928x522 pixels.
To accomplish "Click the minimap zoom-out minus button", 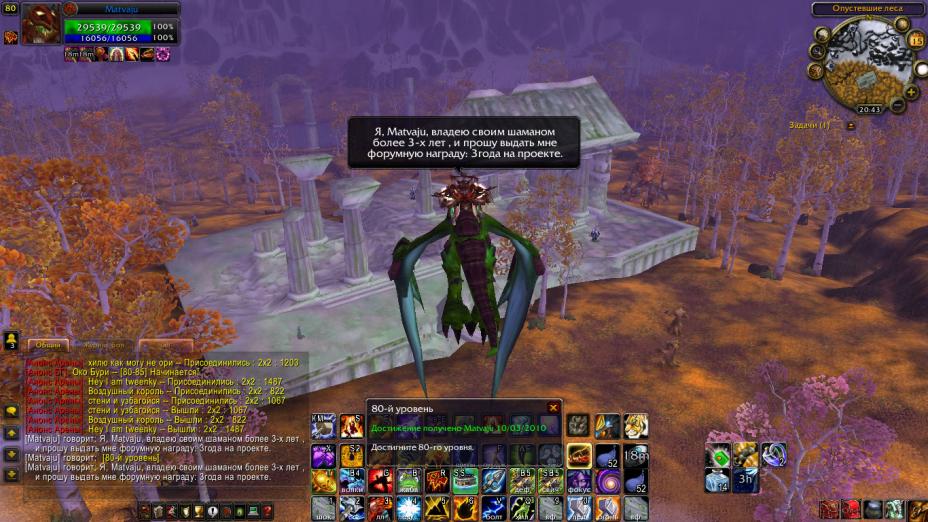I will pos(897,105).
